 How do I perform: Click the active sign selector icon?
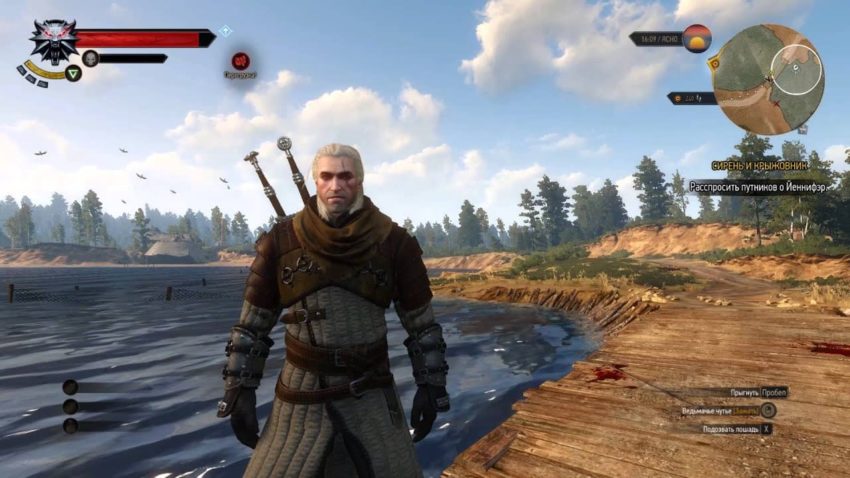[x=73, y=72]
